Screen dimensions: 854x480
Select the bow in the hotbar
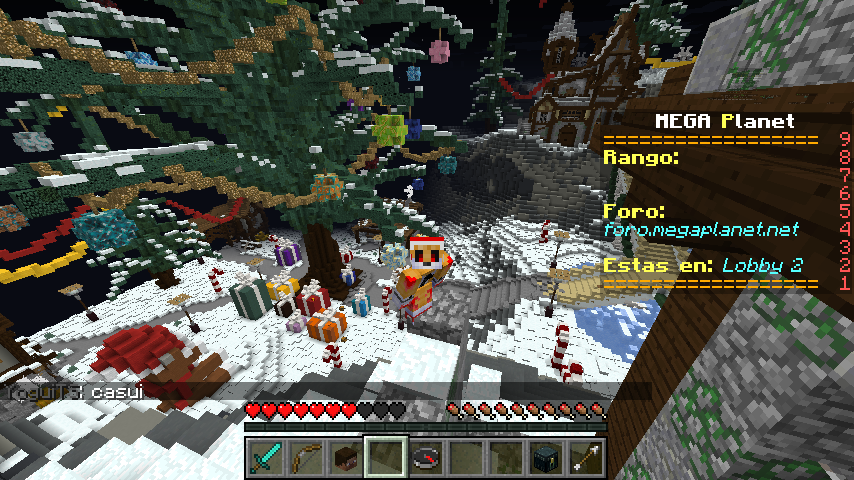click(305, 457)
